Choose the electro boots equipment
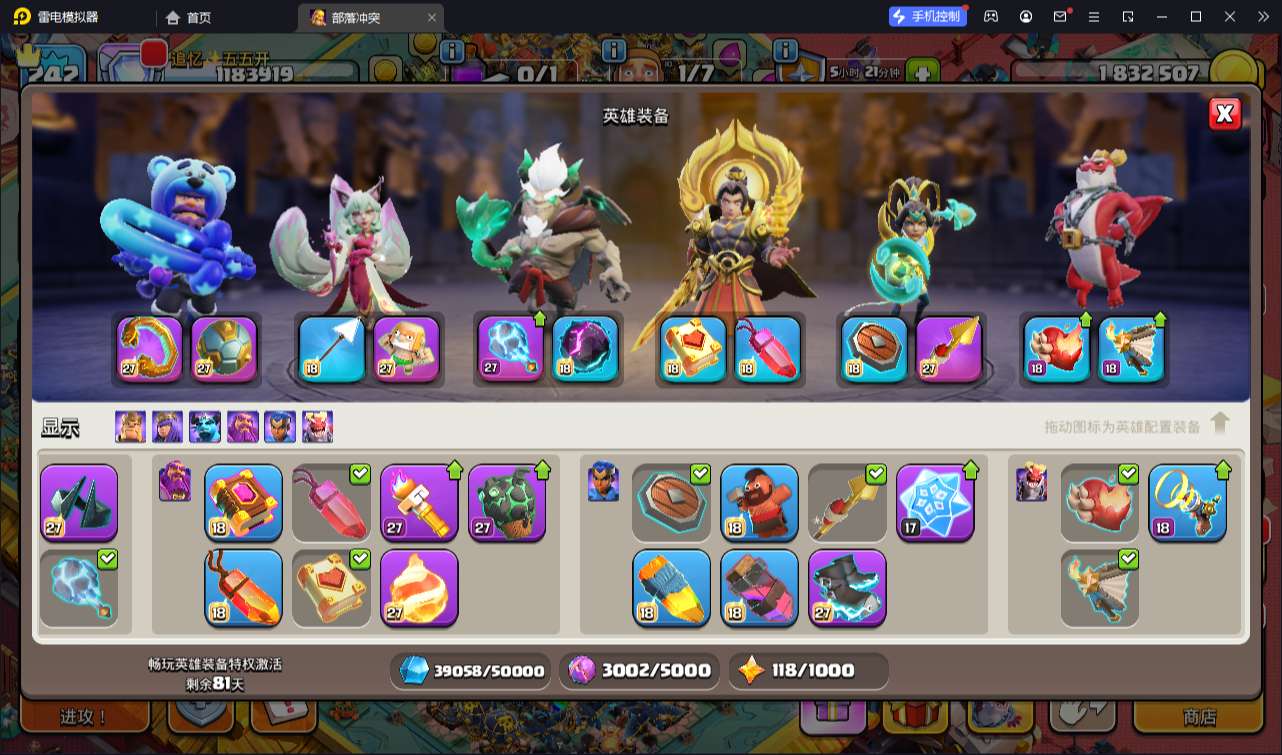This screenshot has height=755, width=1282. click(847, 587)
